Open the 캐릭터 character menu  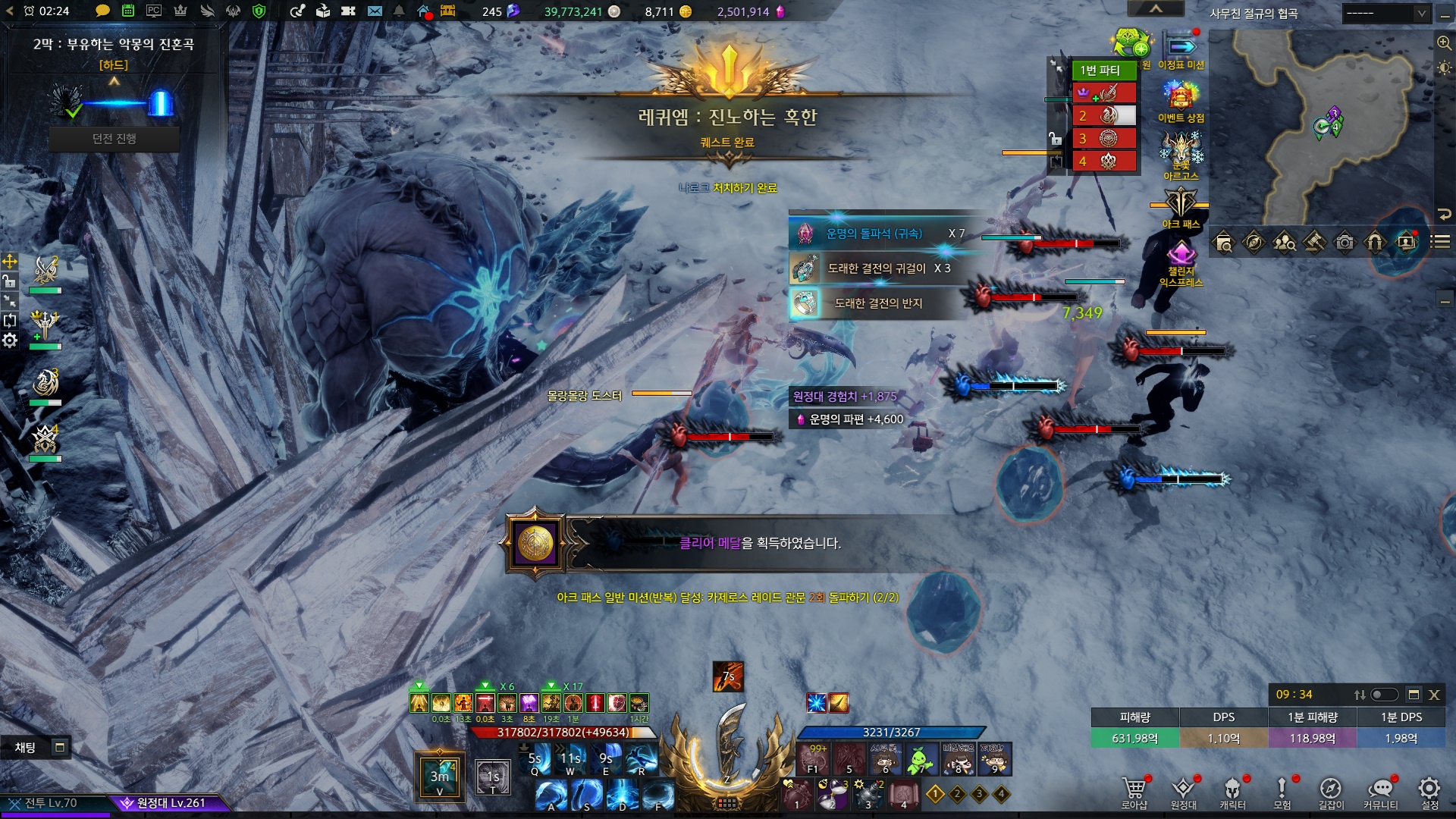point(1232,791)
